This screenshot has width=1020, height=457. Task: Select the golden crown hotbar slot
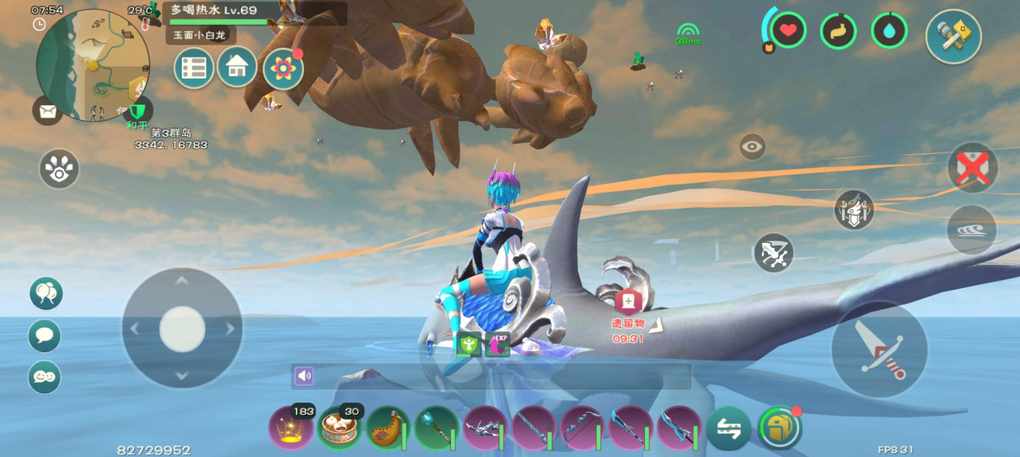[290, 428]
